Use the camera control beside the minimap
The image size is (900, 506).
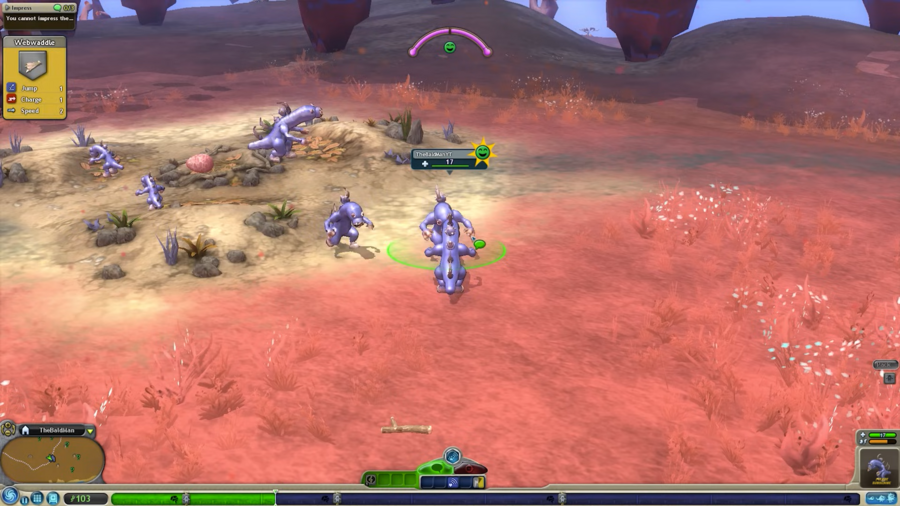[8, 429]
